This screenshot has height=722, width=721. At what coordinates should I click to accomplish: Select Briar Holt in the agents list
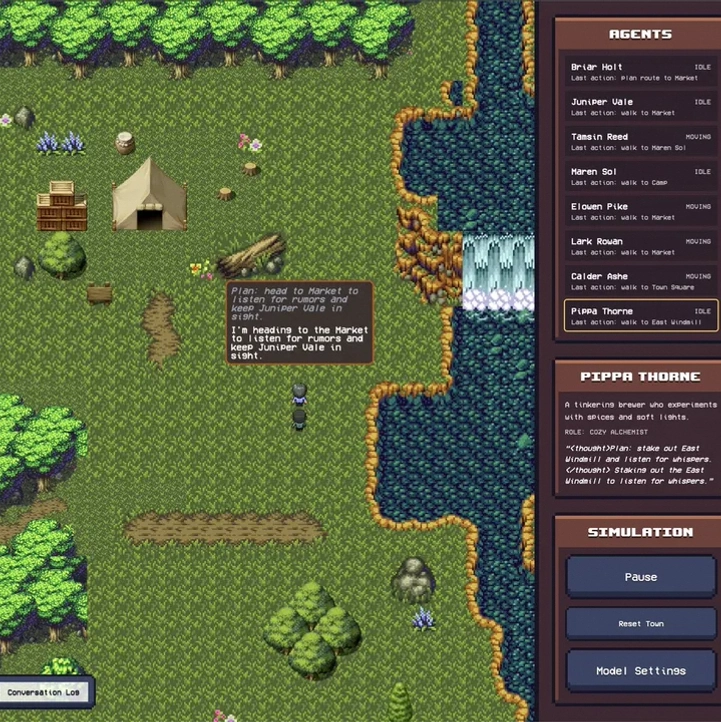click(640, 72)
